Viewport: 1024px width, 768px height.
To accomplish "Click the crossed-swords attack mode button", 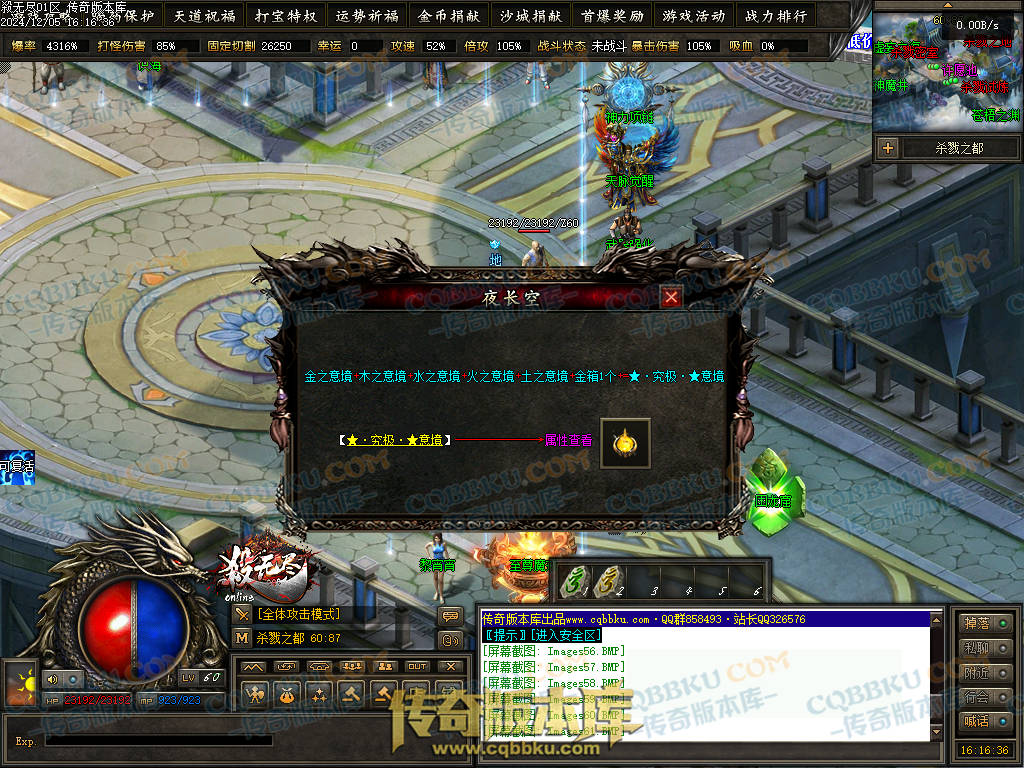I will click(x=242, y=614).
